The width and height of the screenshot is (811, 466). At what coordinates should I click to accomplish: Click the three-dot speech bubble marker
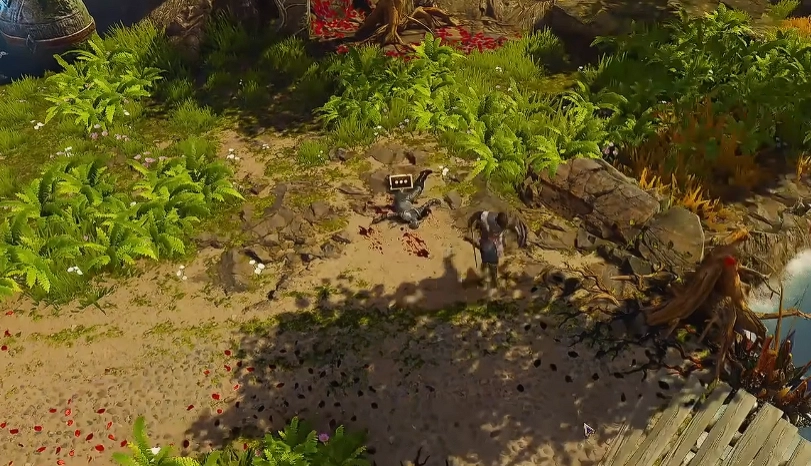(401, 181)
